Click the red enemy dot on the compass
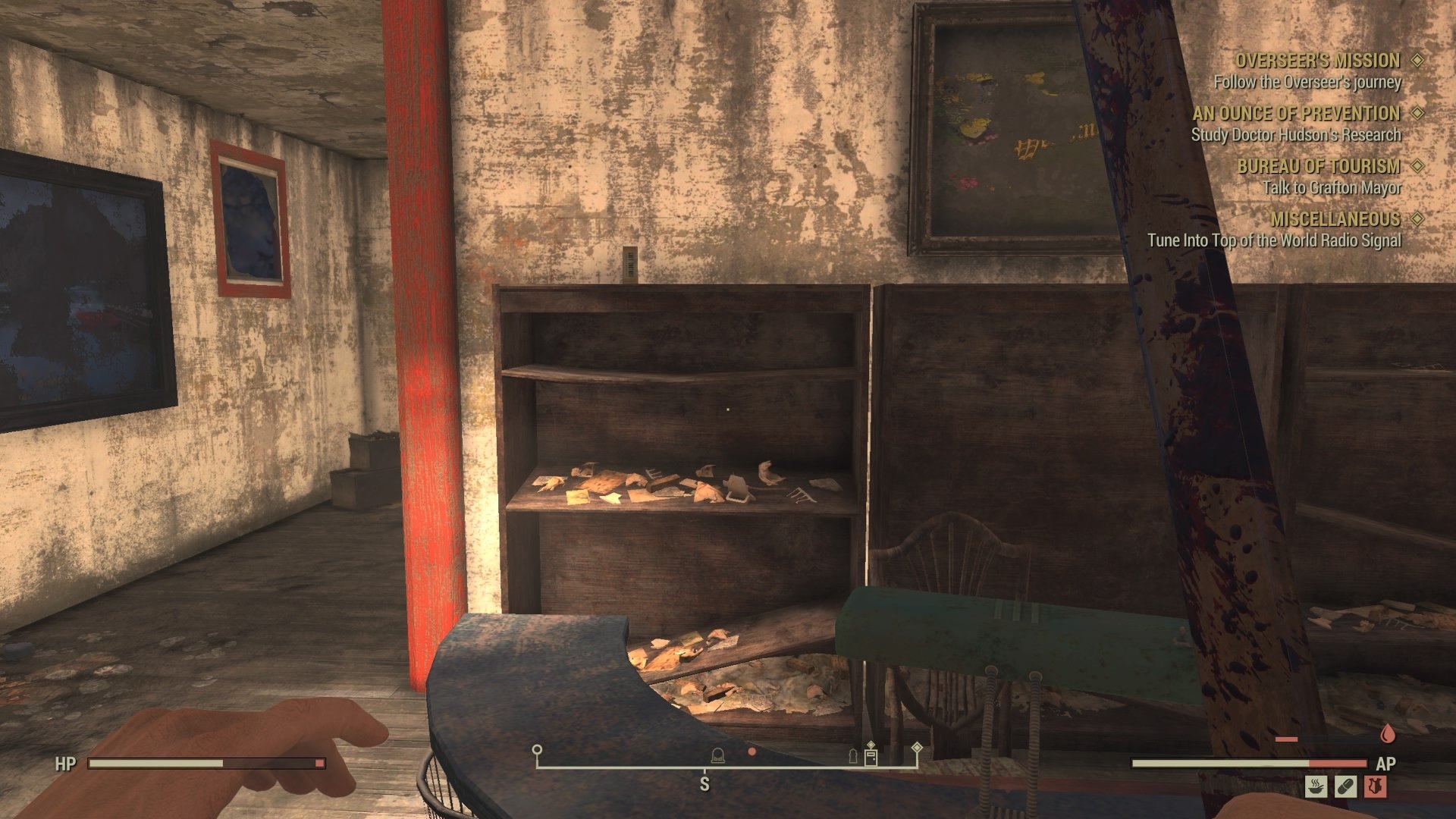The width and height of the screenshot is (1456, 819). (751, 753)
